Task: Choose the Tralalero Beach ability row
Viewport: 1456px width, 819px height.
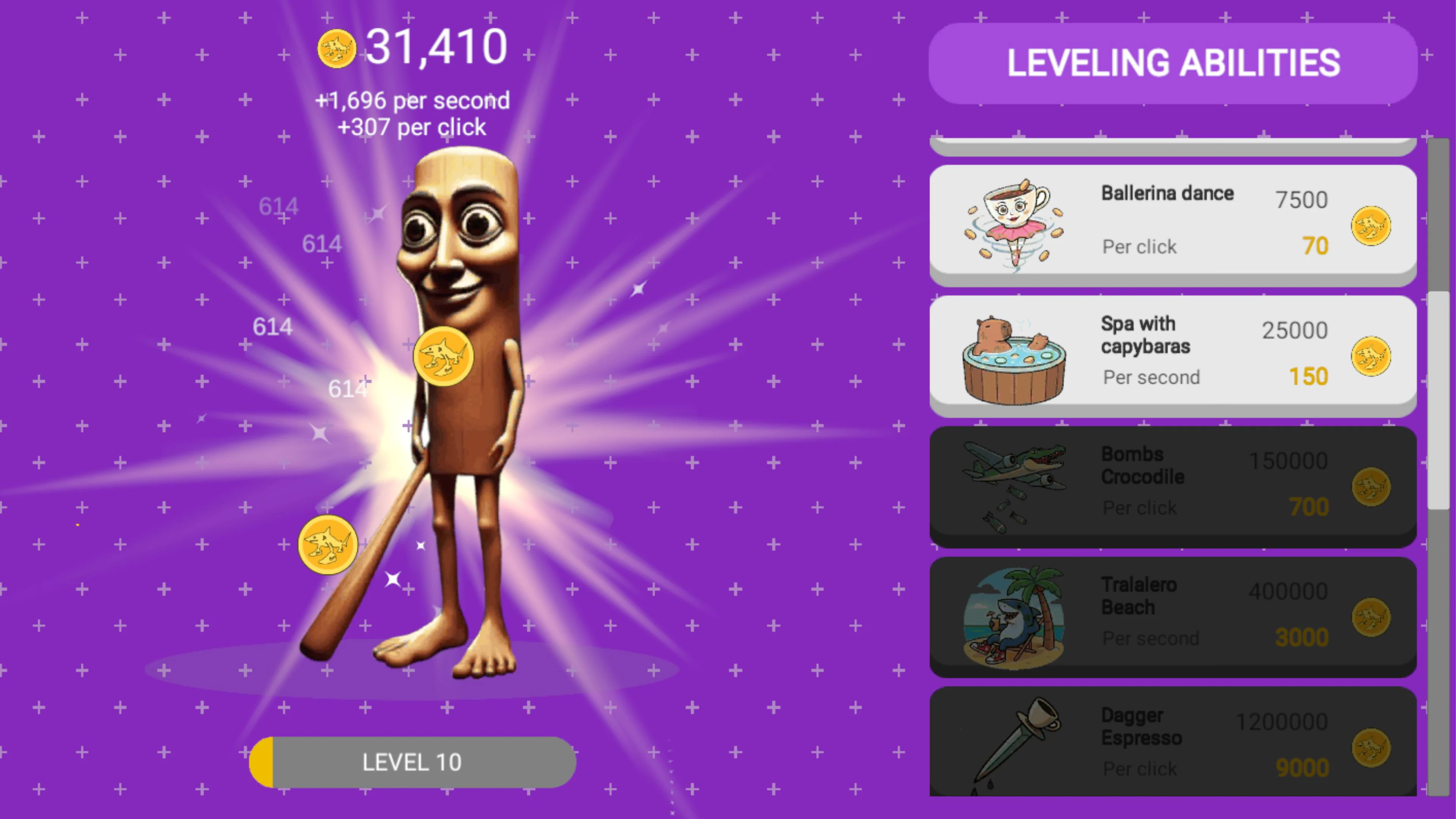Action: tap(1172, 616)
